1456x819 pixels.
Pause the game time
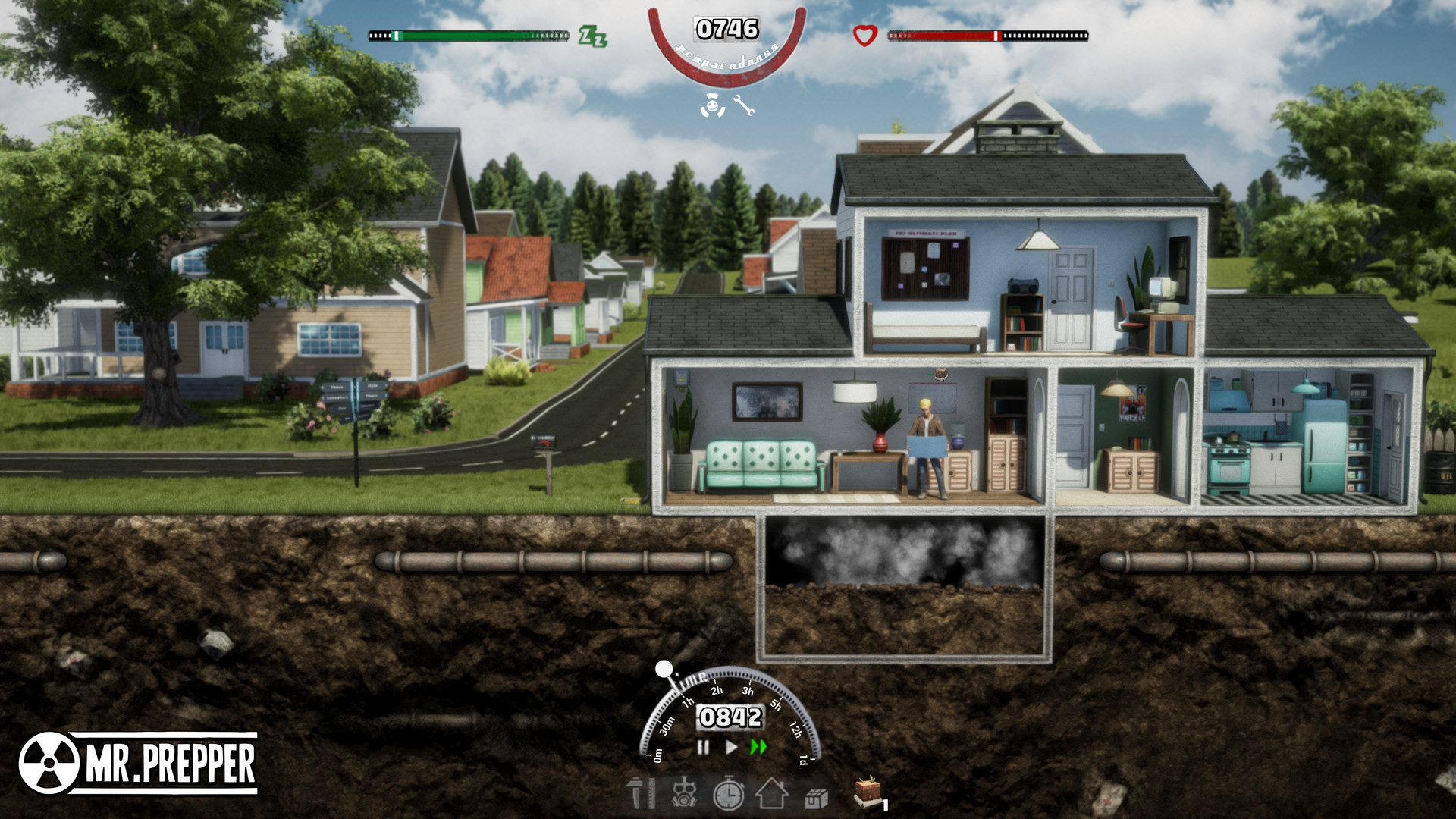pos(703,748)
